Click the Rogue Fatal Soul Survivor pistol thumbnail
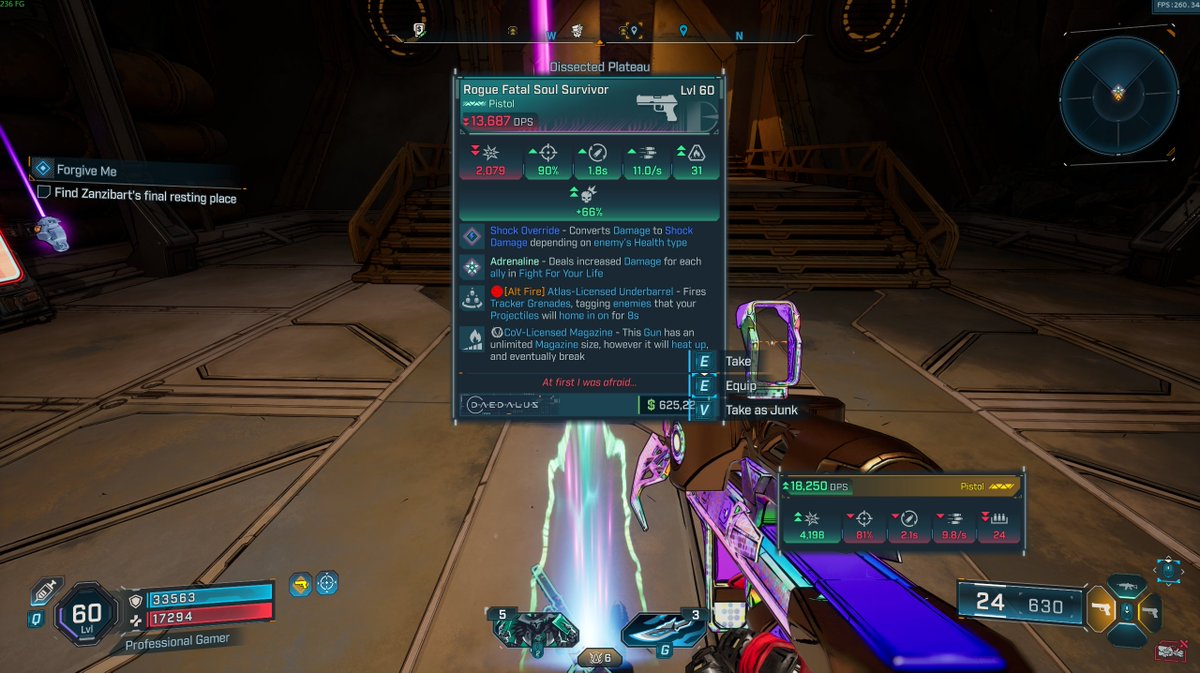The height and width of the screenshot is (673, 1200). coord(663,106)
